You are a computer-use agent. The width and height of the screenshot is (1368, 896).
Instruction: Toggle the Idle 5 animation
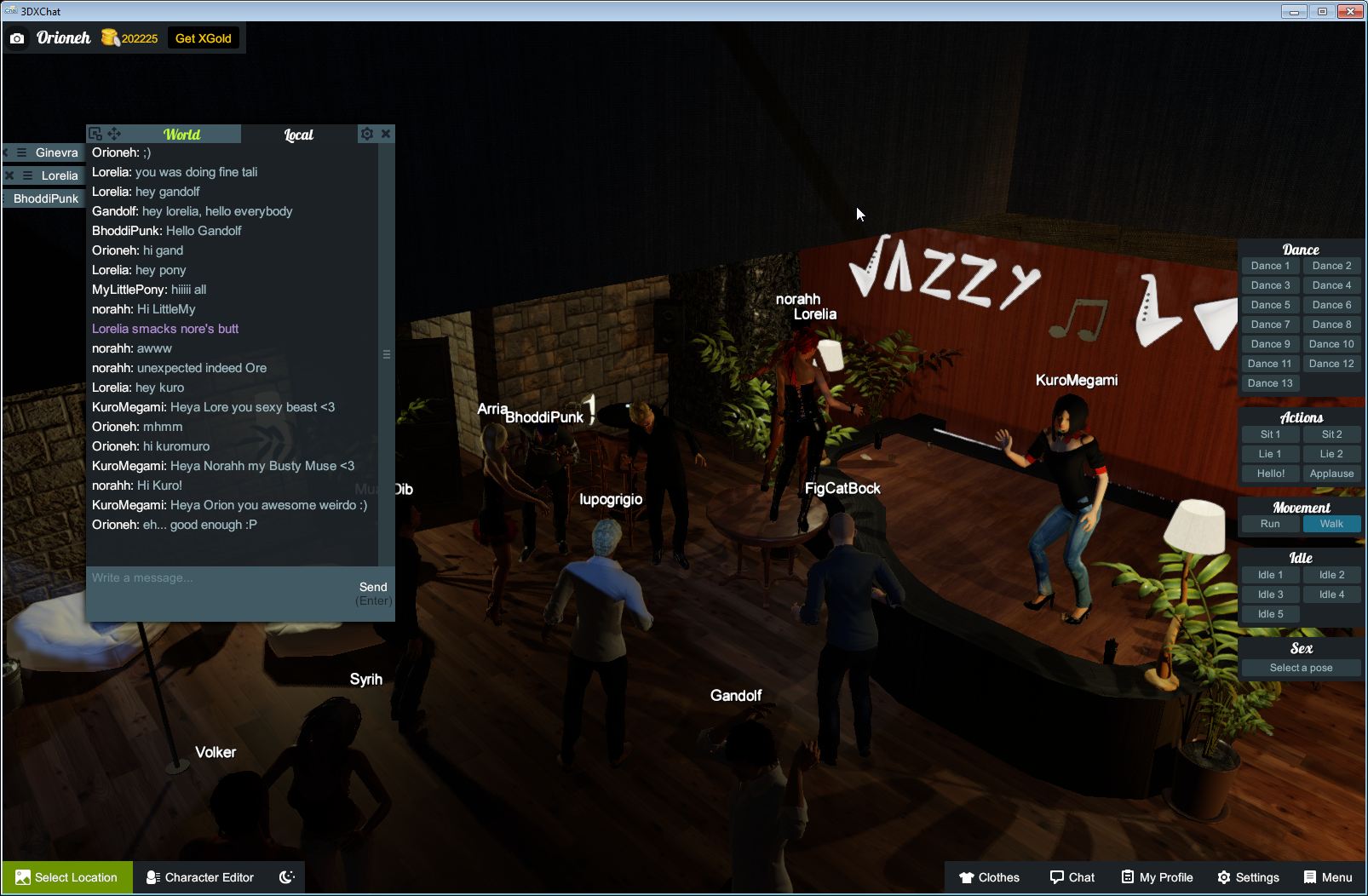coord(1270,613)
